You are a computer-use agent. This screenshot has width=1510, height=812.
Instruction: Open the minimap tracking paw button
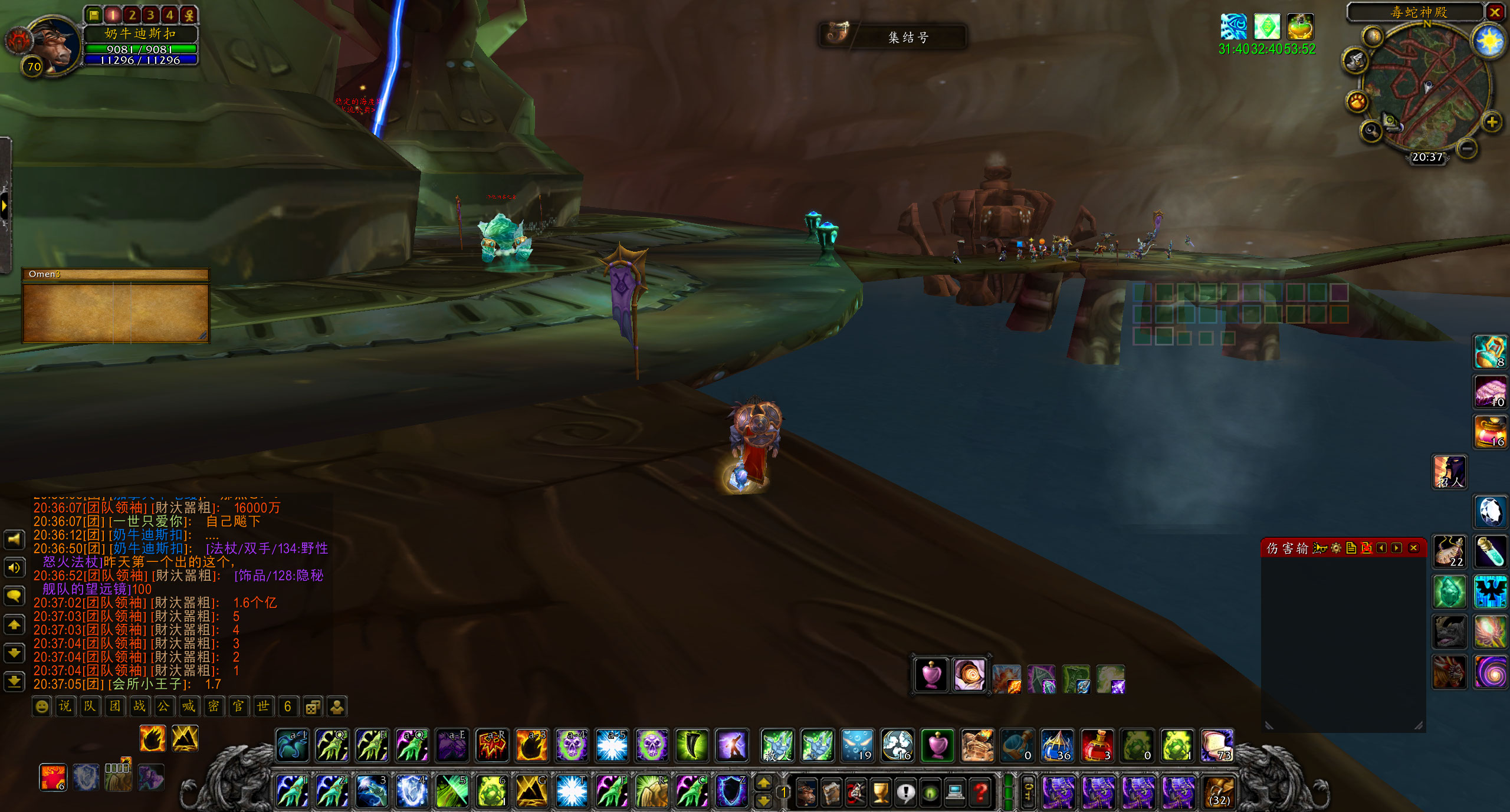click(1357, 102)
